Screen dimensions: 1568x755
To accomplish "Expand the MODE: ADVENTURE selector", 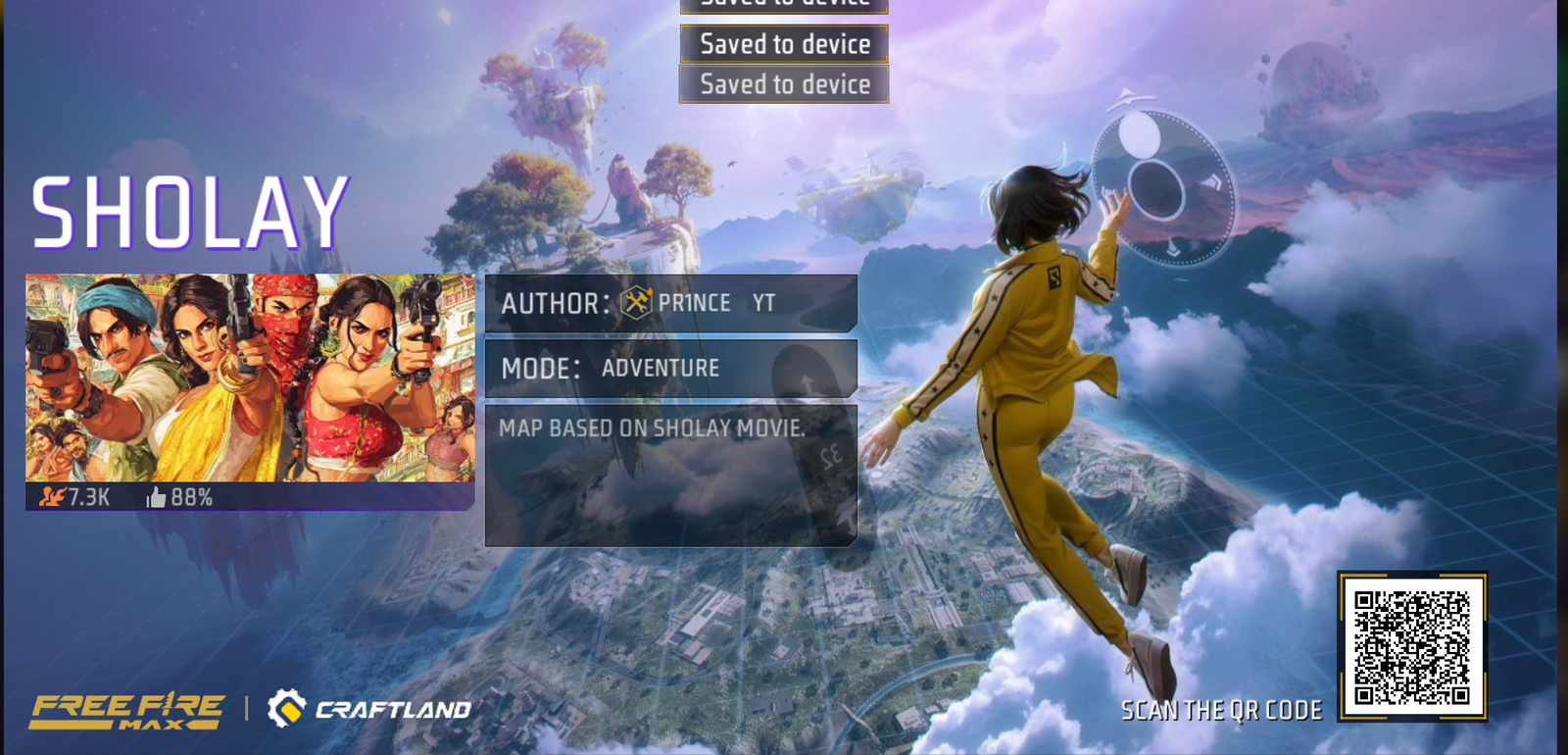I will point(672,369).
